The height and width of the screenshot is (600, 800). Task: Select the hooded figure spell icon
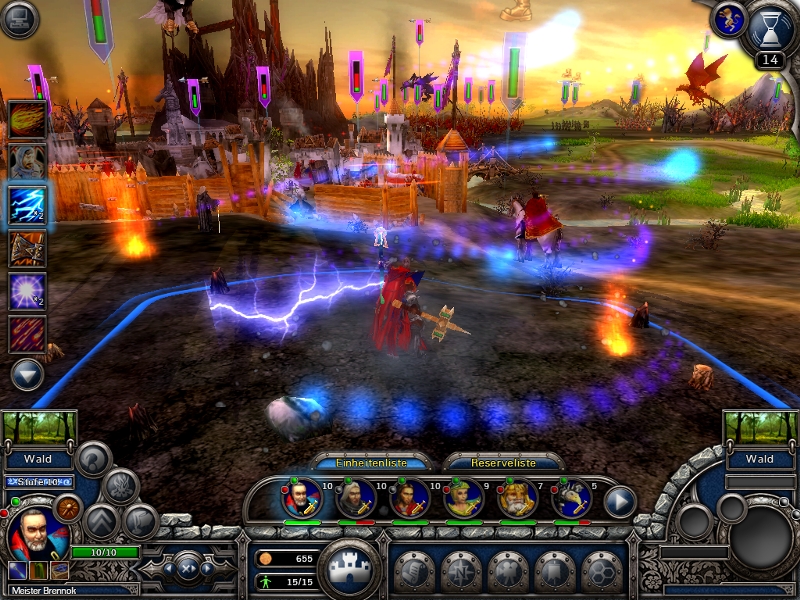[28, 161]
